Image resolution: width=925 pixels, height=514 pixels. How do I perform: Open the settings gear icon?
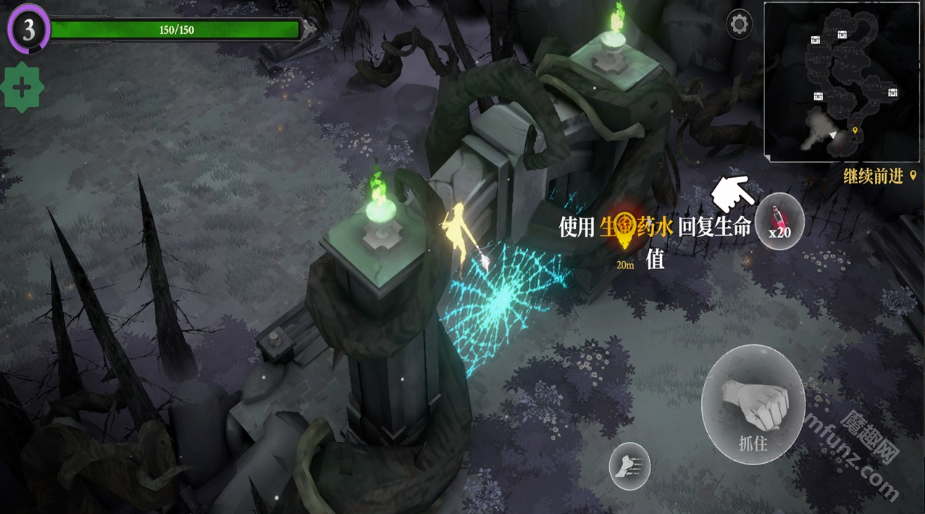(739, 24)
